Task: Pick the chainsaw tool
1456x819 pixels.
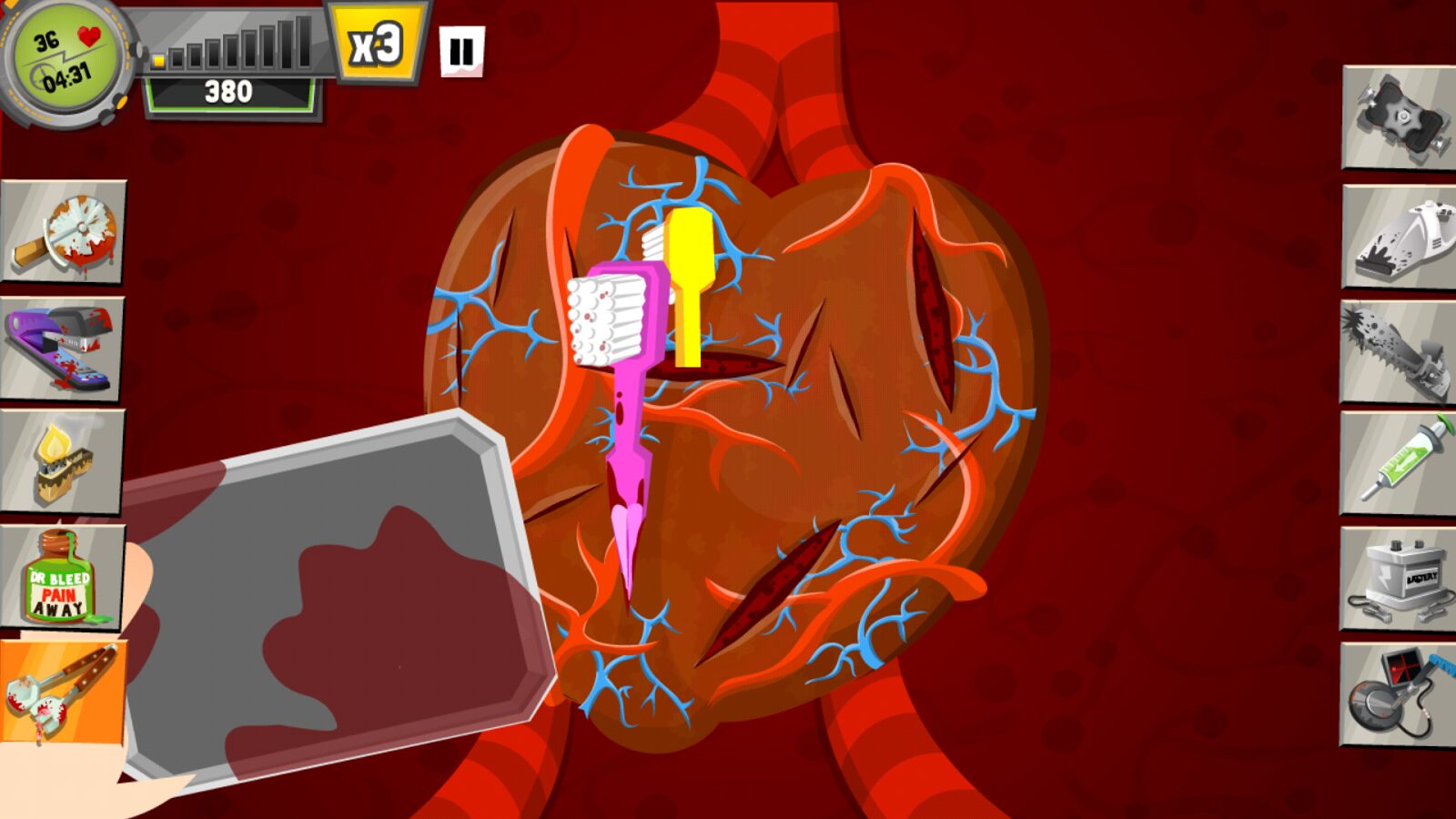Action: [1398, 353]
